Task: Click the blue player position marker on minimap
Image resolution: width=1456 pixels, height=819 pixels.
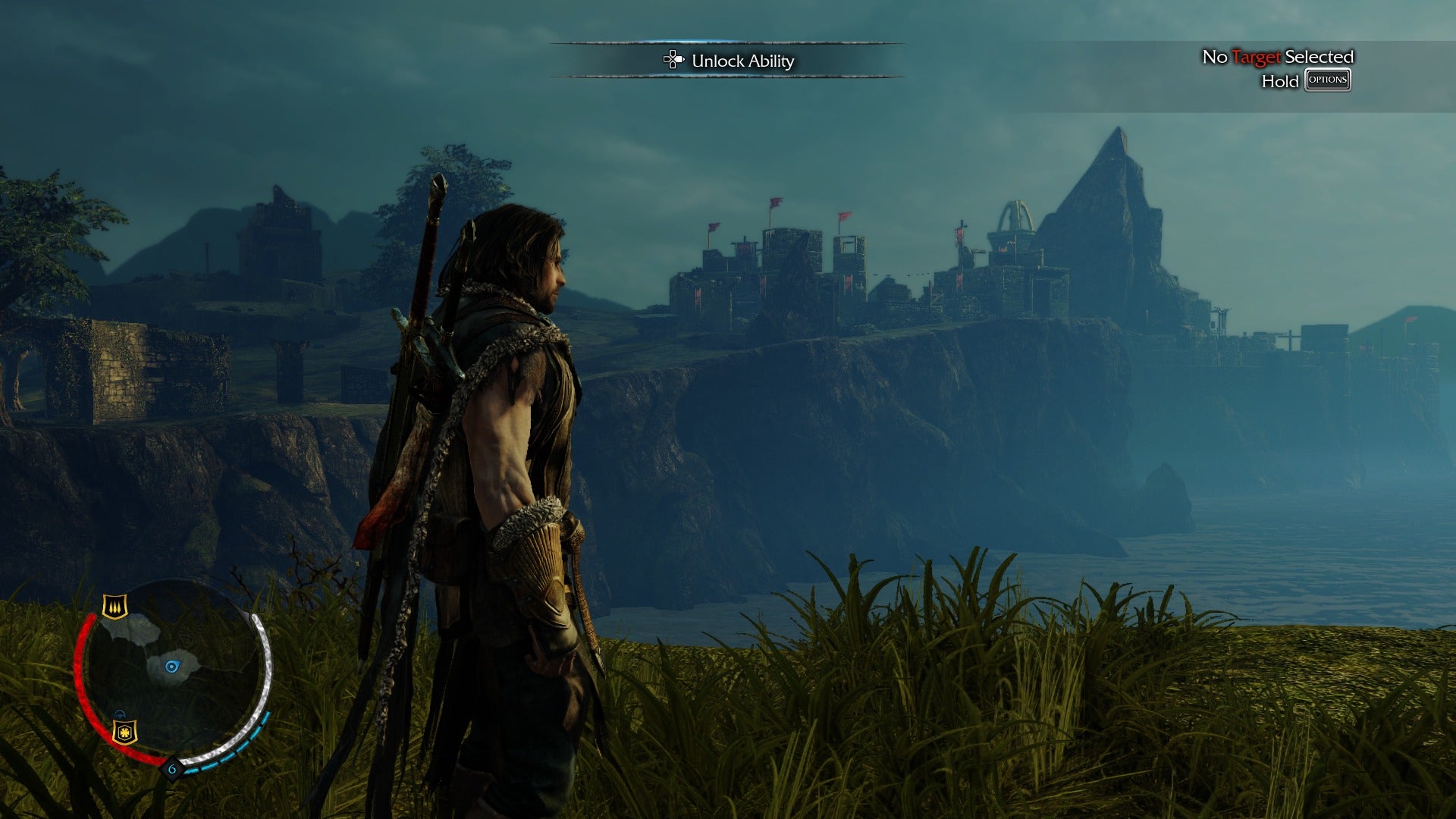Action: click(172, 667)
